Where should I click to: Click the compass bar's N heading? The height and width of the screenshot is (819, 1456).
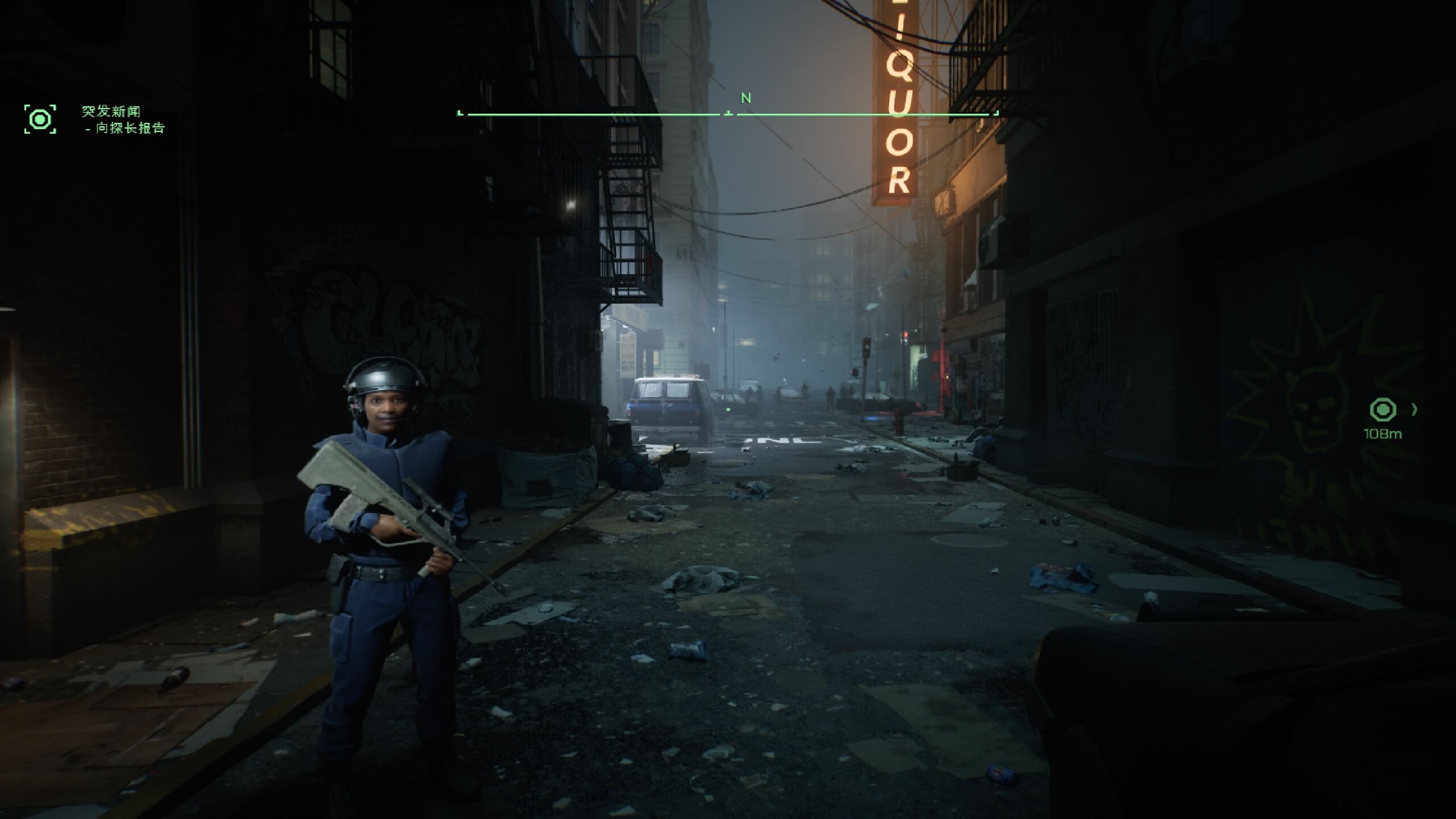(x=746, y=98)
